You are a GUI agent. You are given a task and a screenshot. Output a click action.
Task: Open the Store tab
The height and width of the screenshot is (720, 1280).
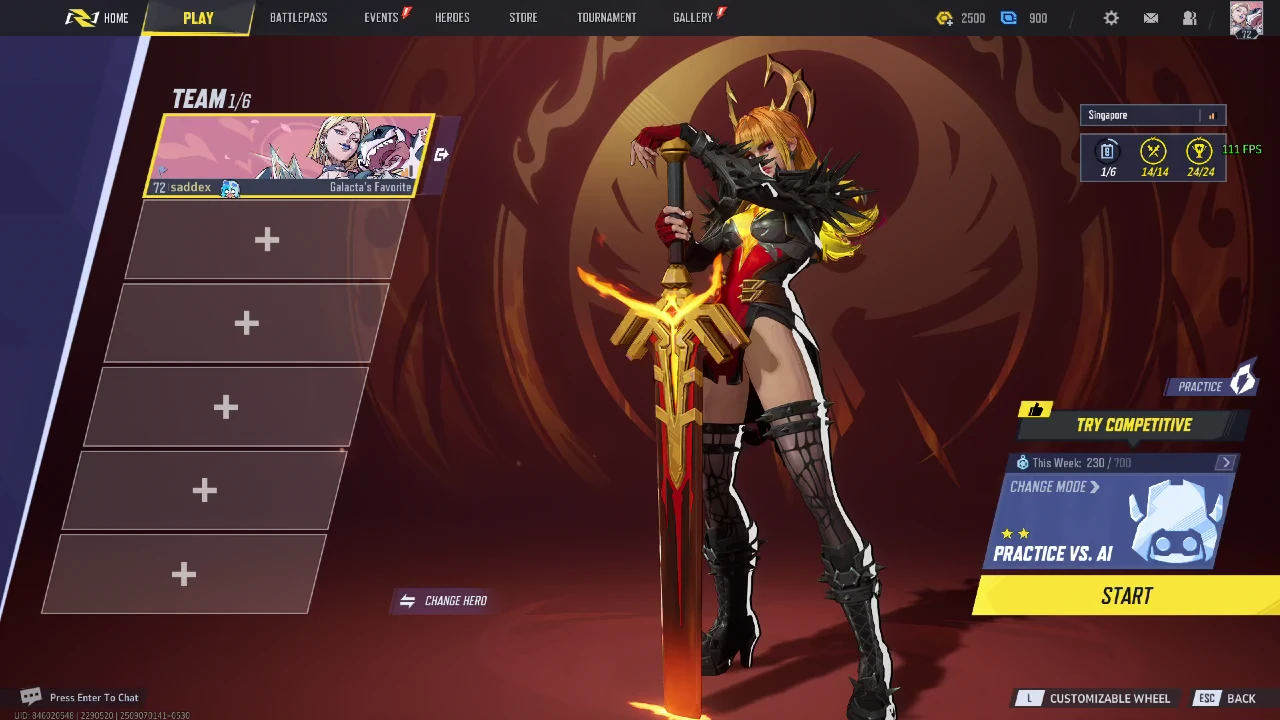click(523, 18)
